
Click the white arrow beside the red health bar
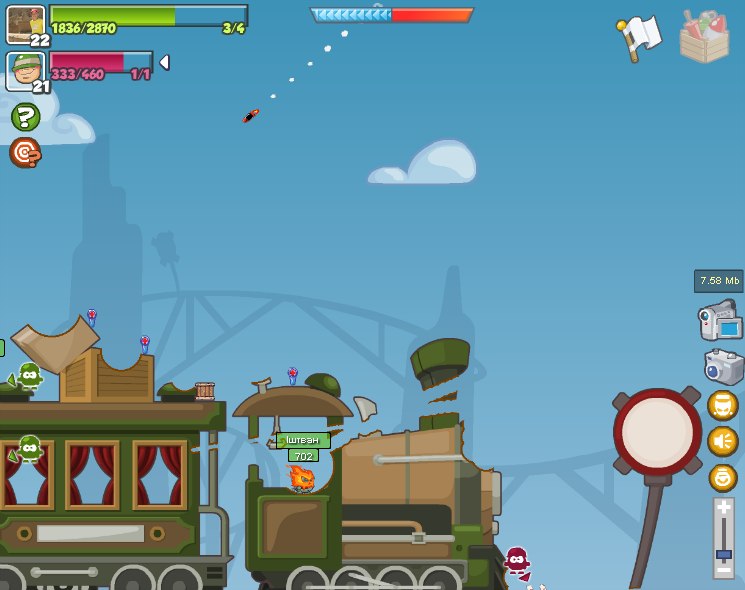[x=164, y=62]
